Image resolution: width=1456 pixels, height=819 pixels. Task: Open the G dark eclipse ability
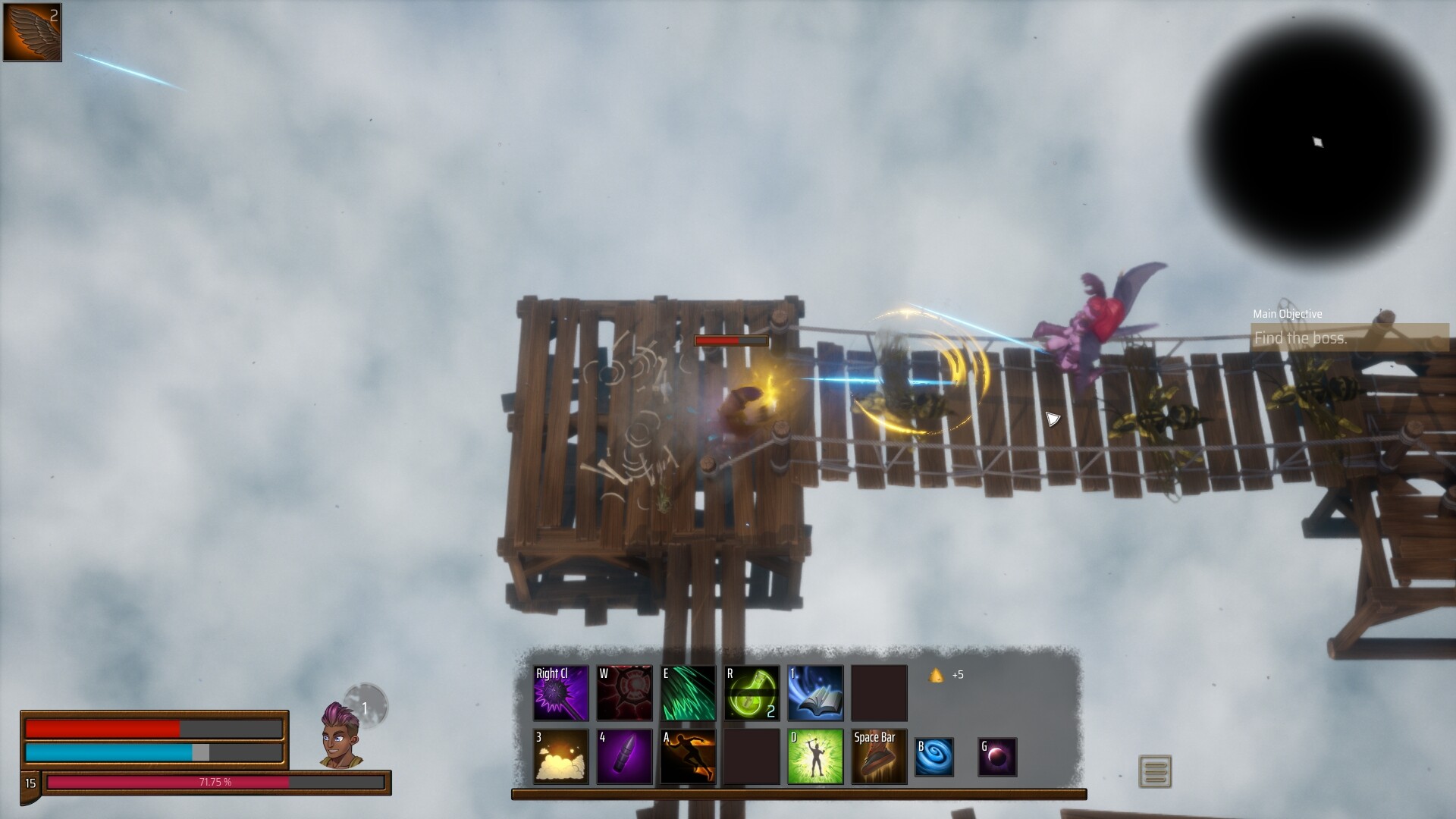coord(996,756)
